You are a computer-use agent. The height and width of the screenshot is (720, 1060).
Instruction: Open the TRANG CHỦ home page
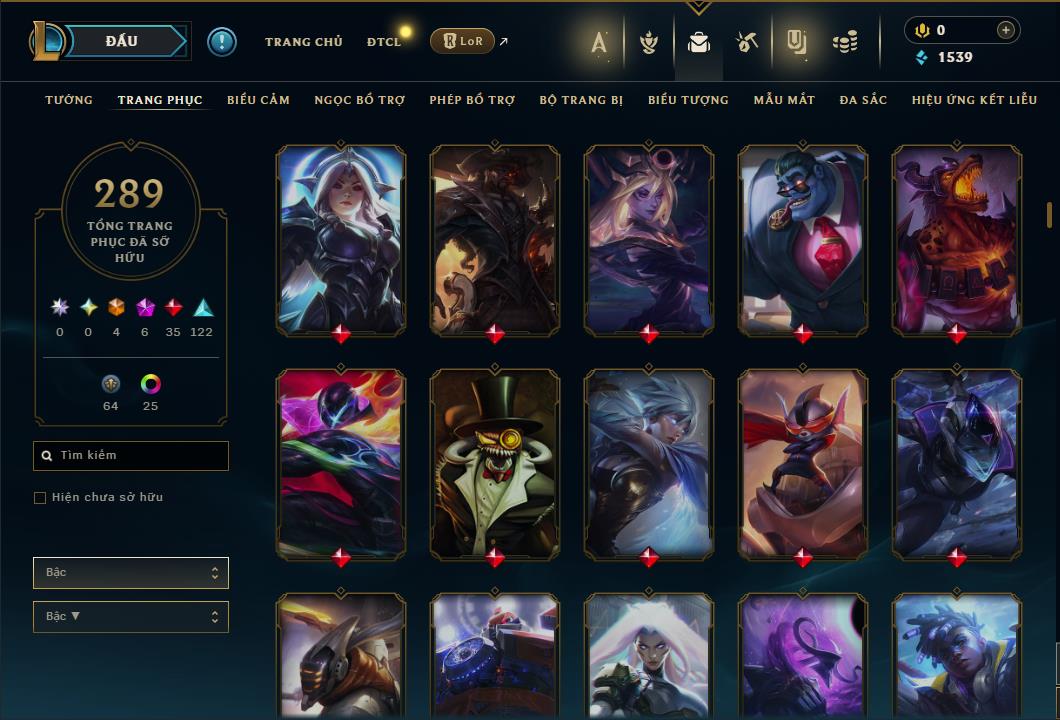point(303,42)
